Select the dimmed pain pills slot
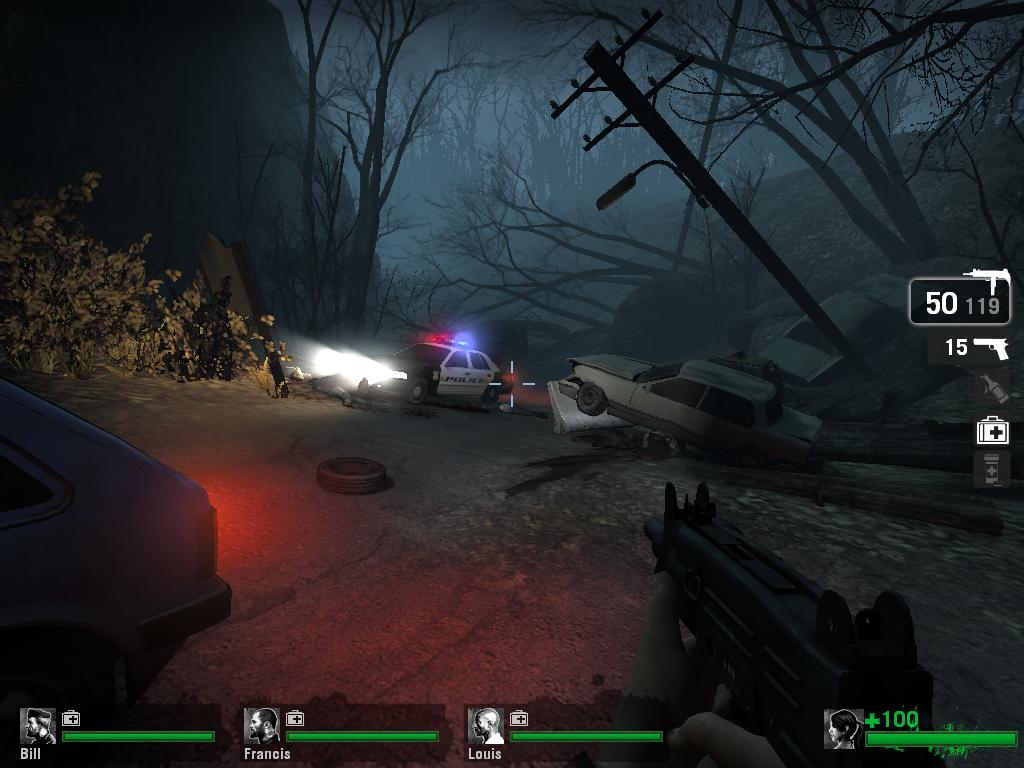Screen dimensions: 1024x768 [992, 469]
